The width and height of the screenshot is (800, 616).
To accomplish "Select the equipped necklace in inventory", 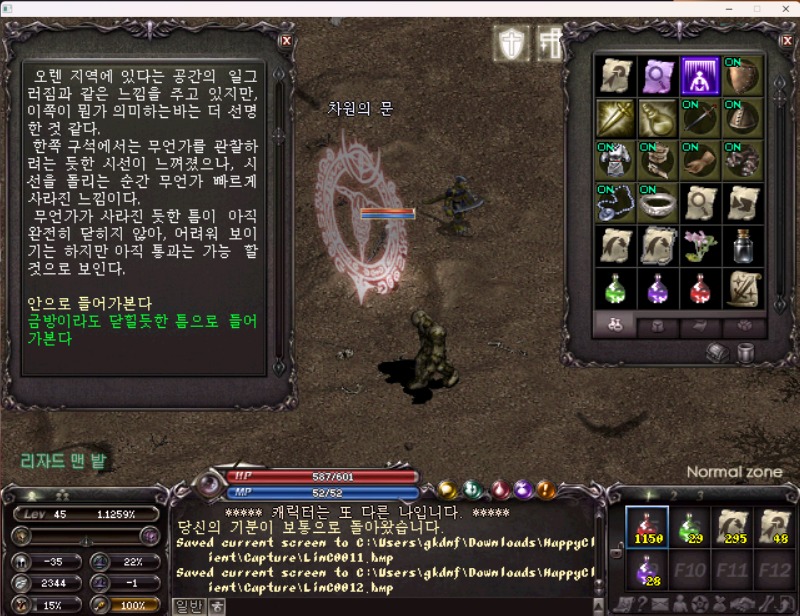I will 616,202.
